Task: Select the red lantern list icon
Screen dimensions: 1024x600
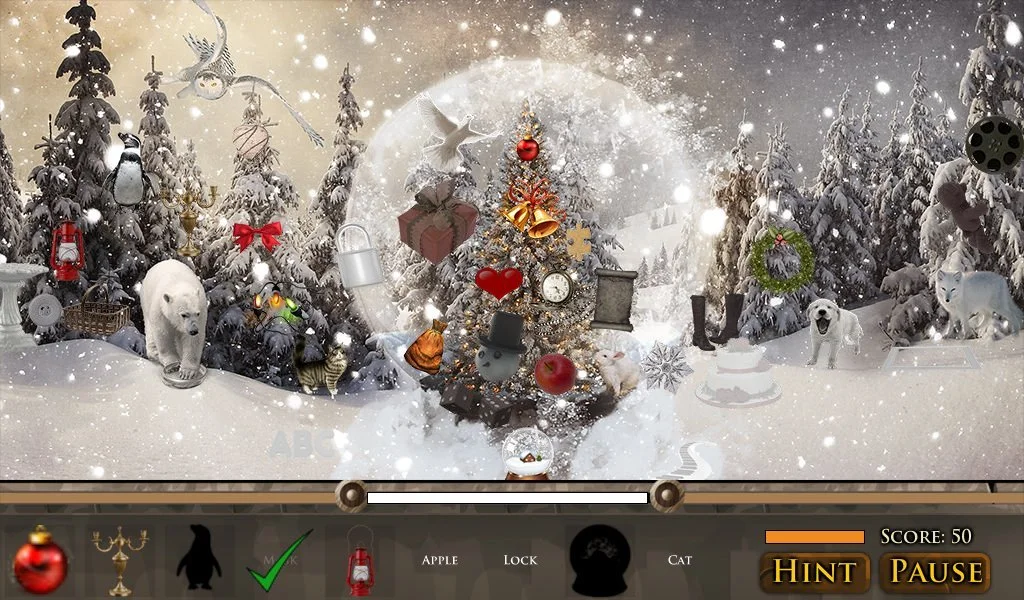Action: (x=359, y=563)
